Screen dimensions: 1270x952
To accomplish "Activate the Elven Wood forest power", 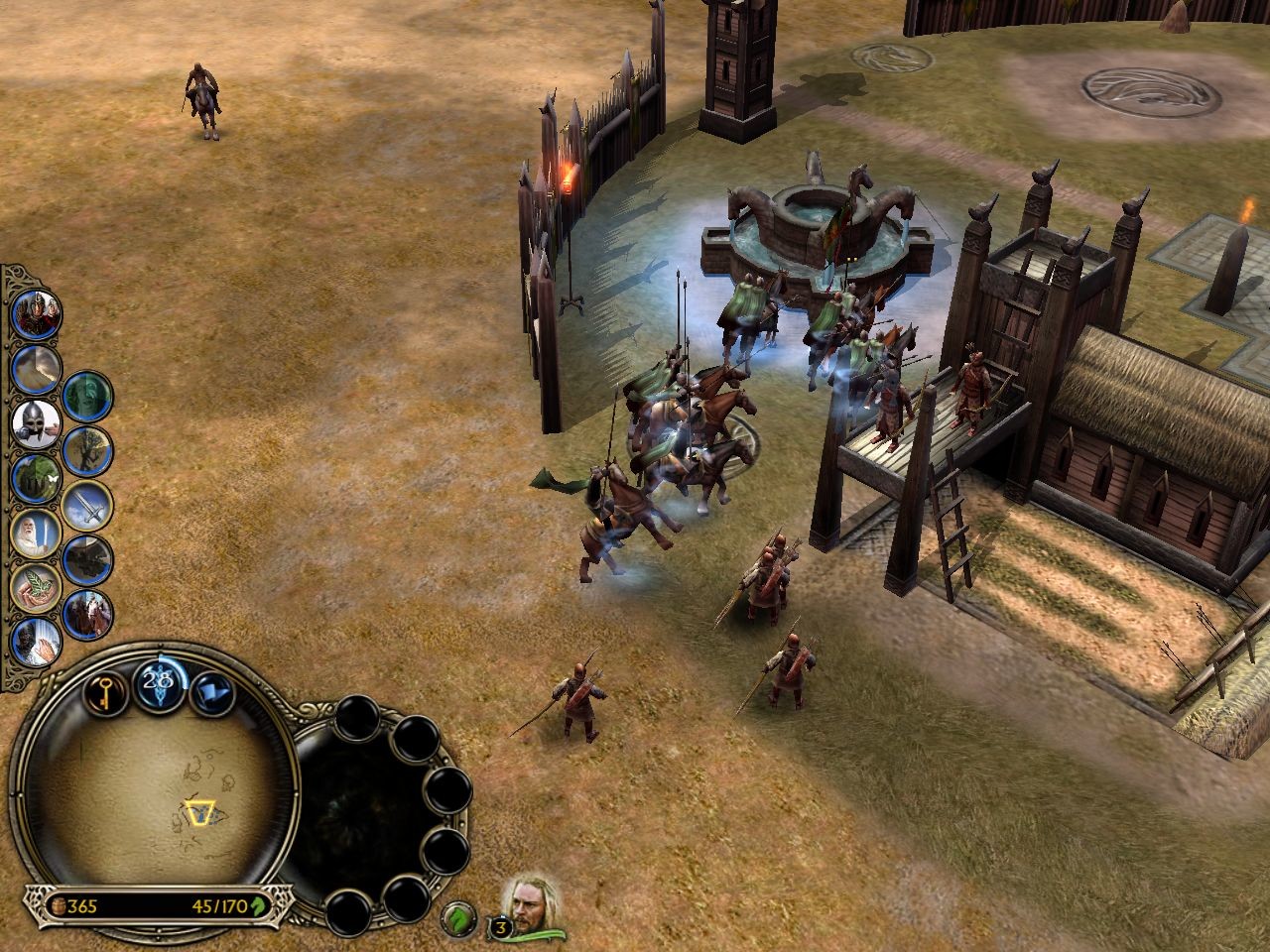I will coord(34,481).
